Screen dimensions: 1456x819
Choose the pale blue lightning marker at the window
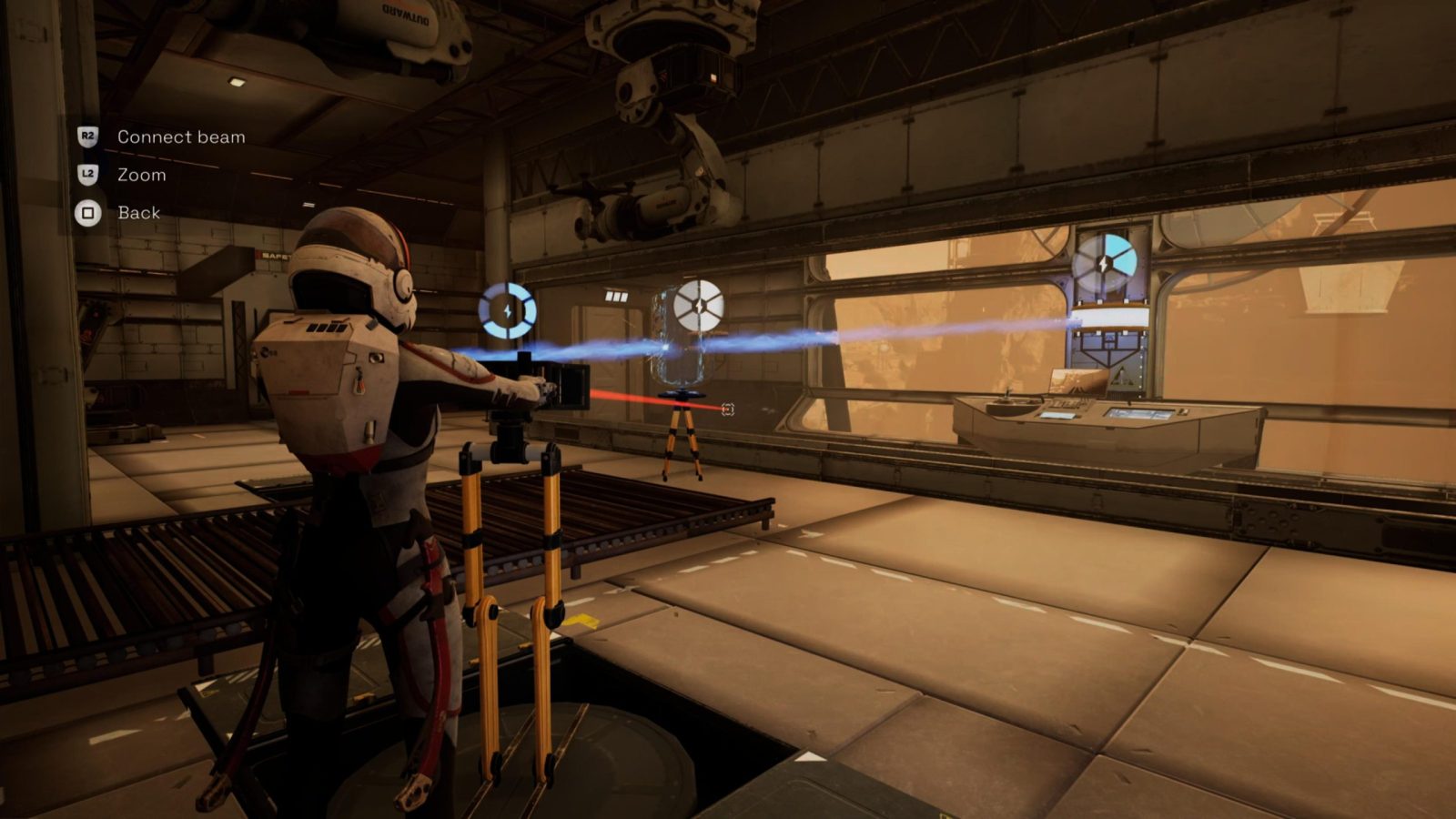(x=1104, y=264)
